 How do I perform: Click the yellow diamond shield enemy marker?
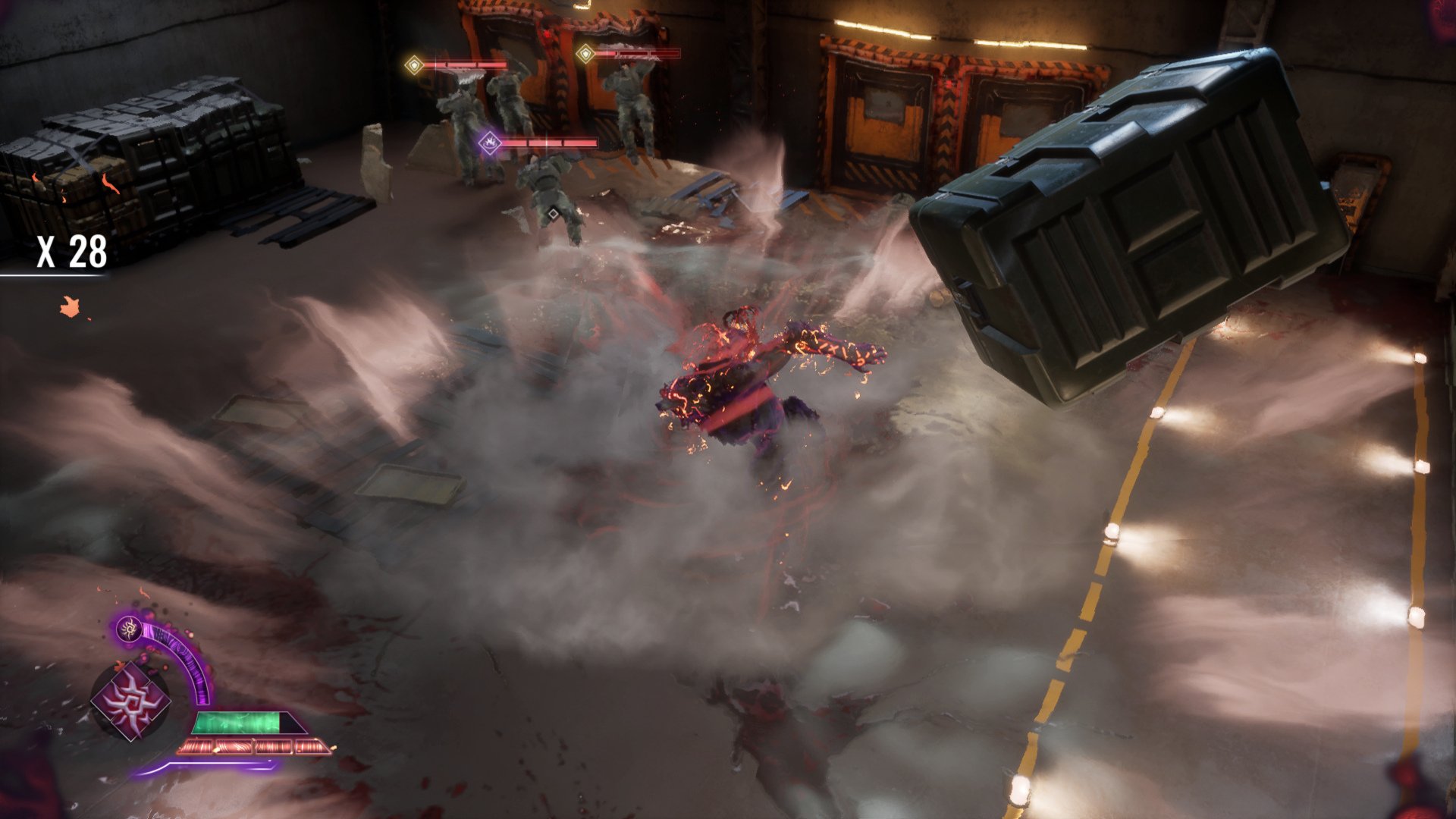click(414, 64)
